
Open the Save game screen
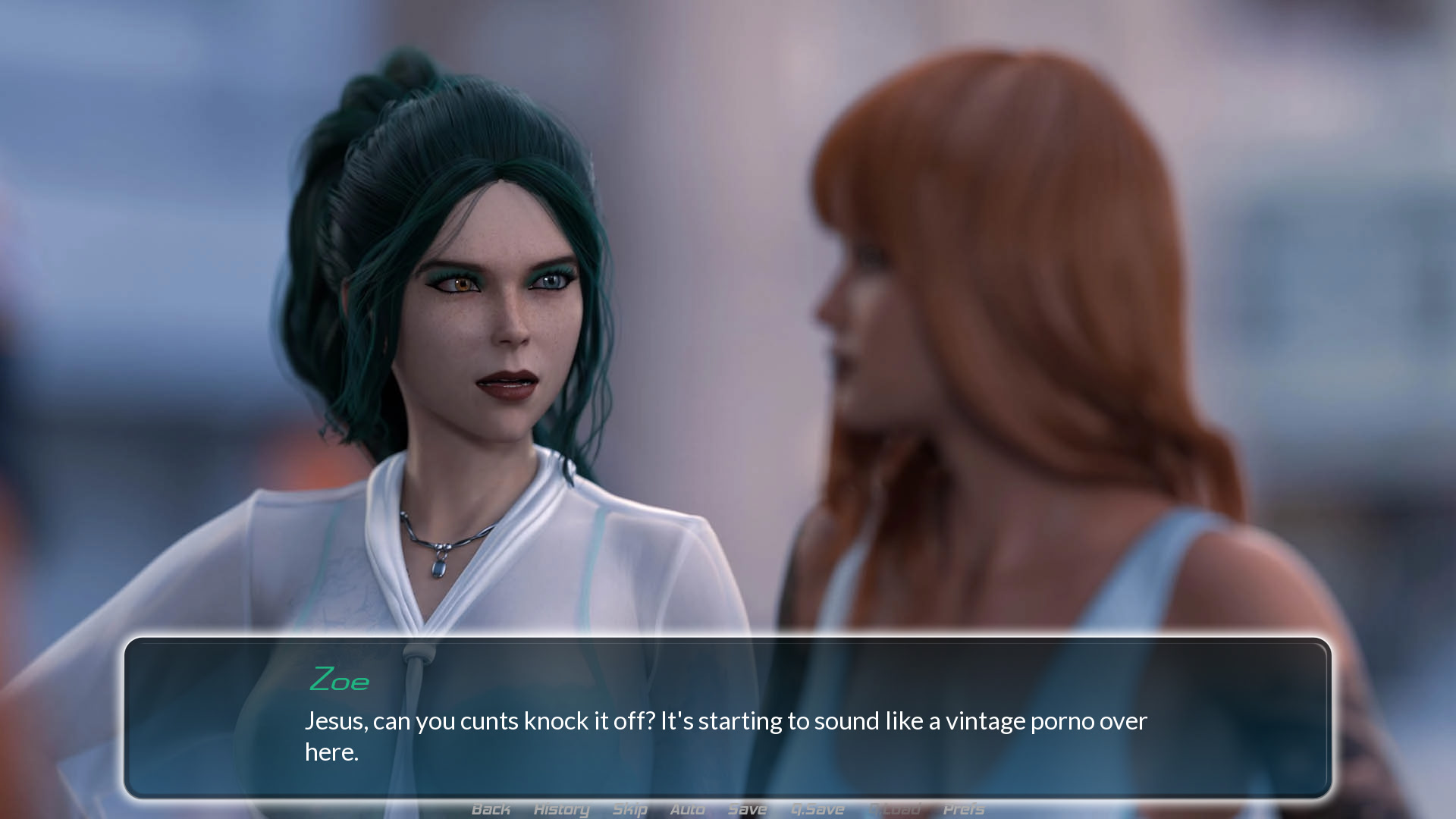[747, 809]
